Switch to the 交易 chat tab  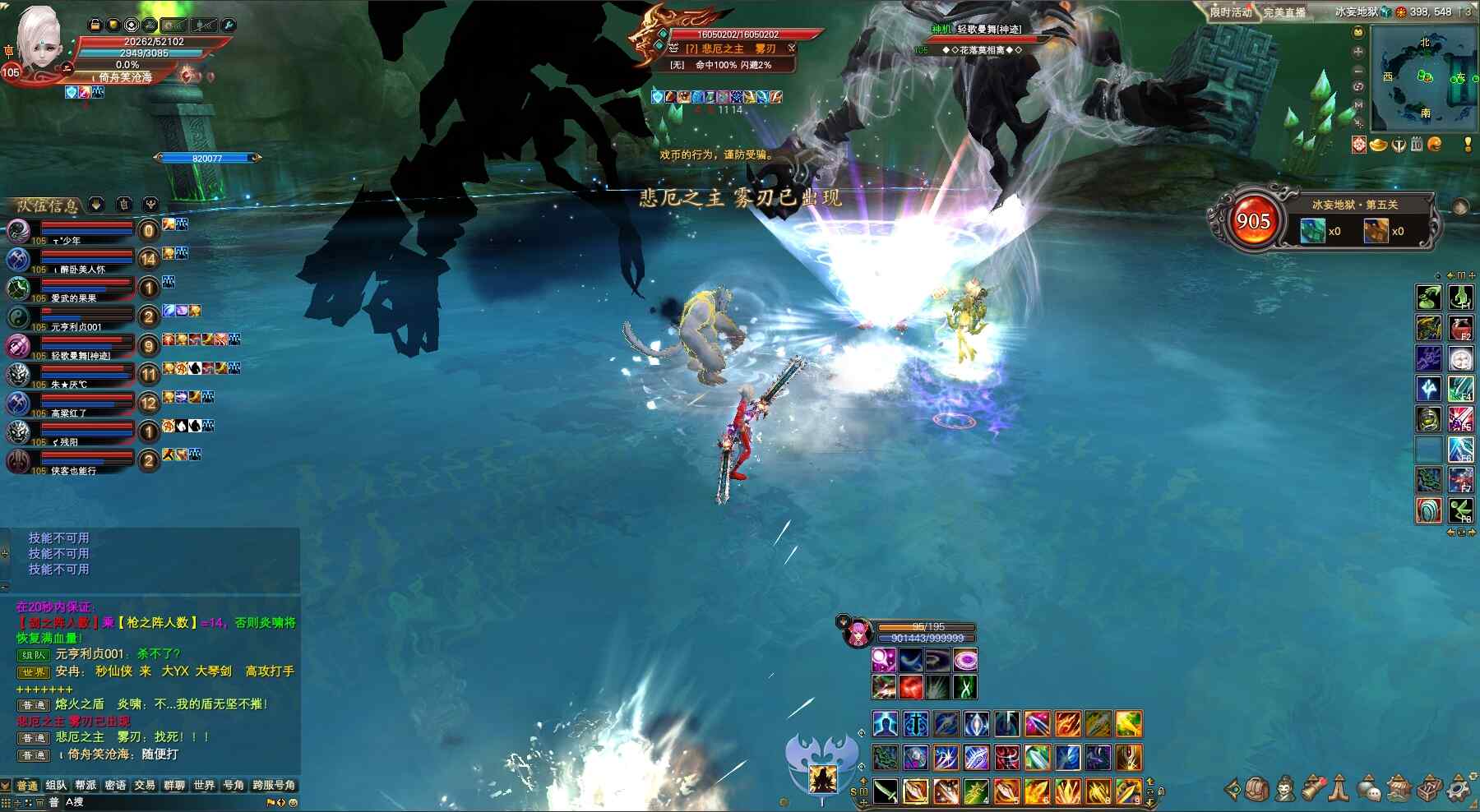(x=145, y=786)
